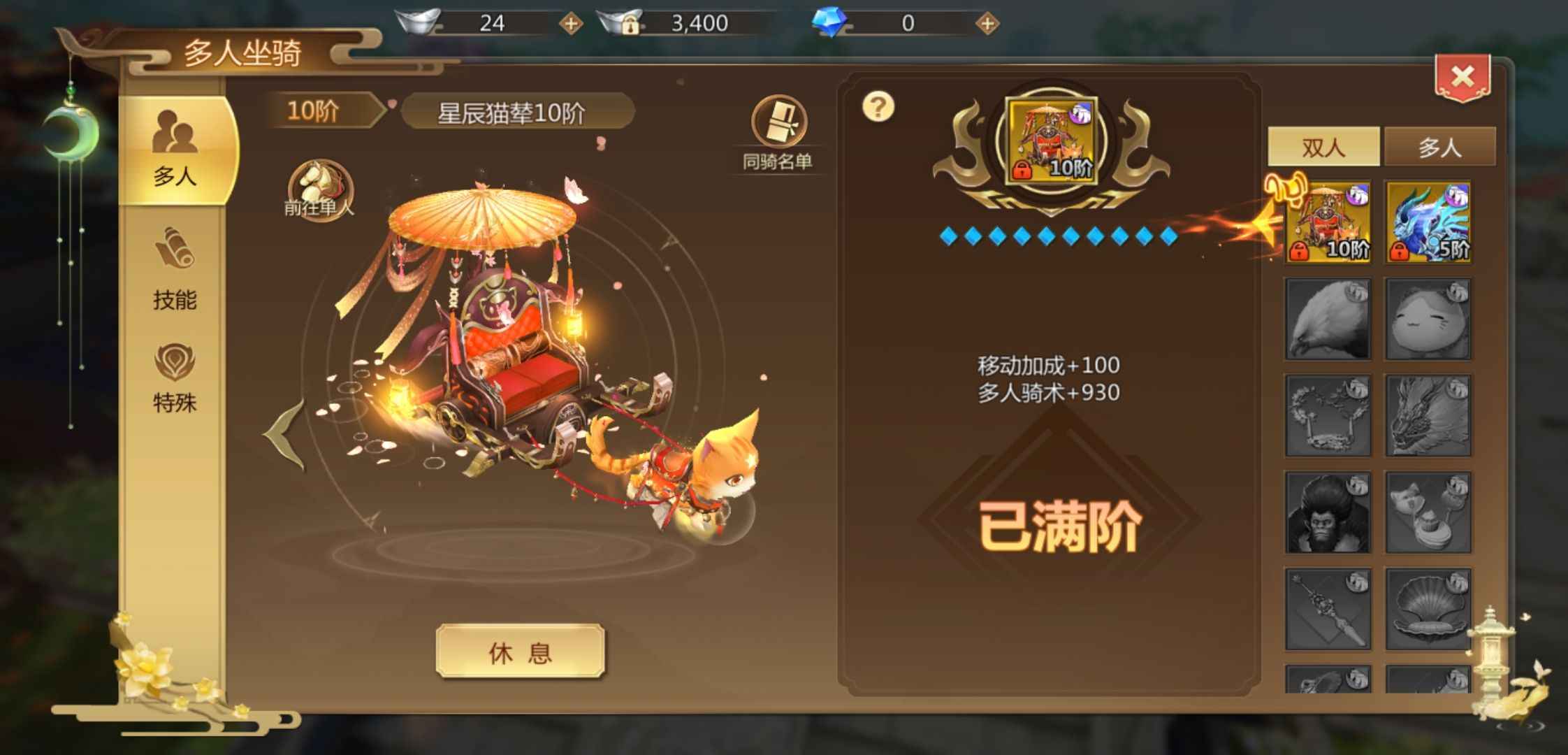Select the cat carriage 10阶 mount thumbnail
Screen dimensions: 1568x755
pos(1328,222)
